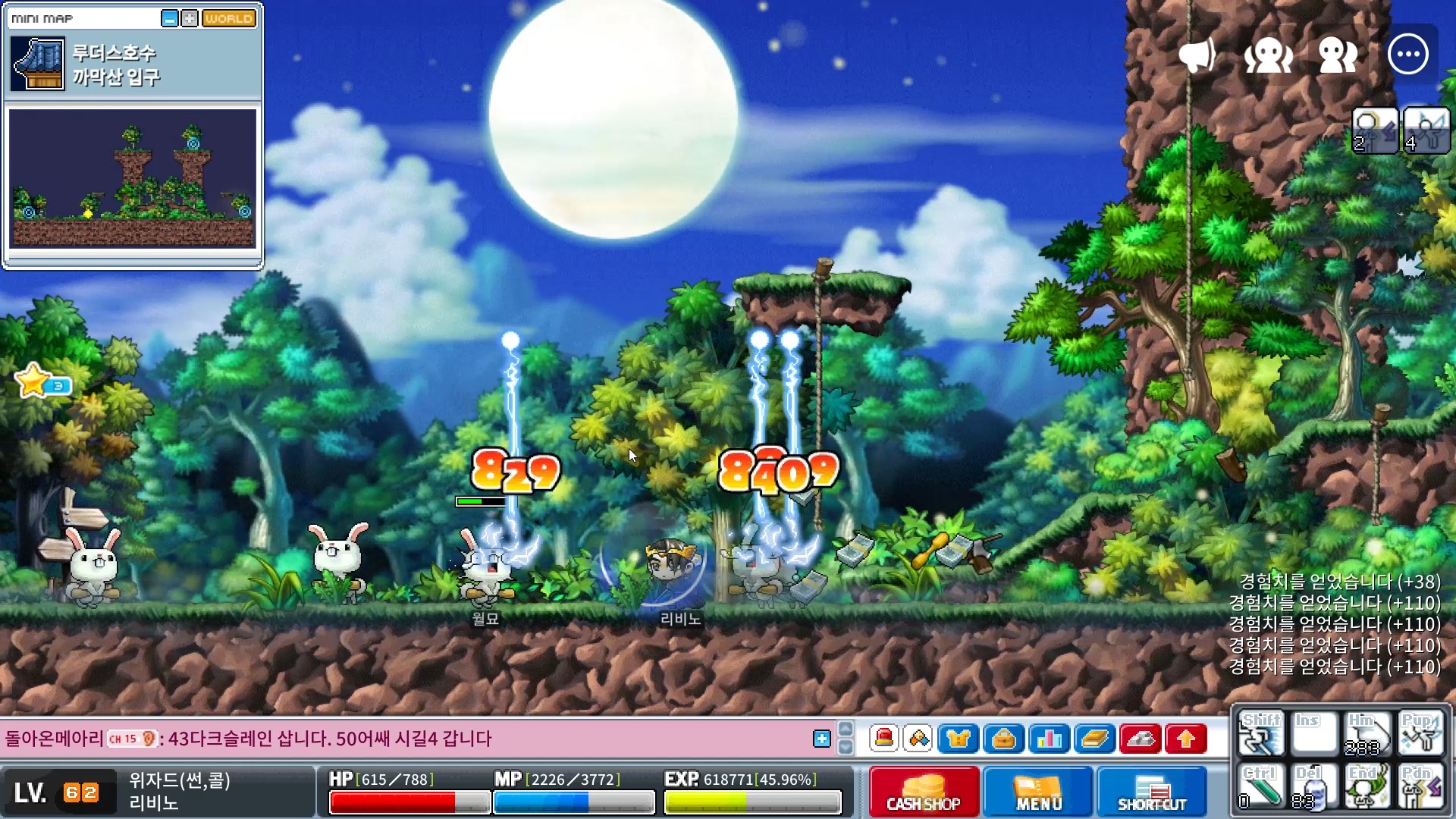Minimize the minimap with the minus button

[x=170, y=18]
